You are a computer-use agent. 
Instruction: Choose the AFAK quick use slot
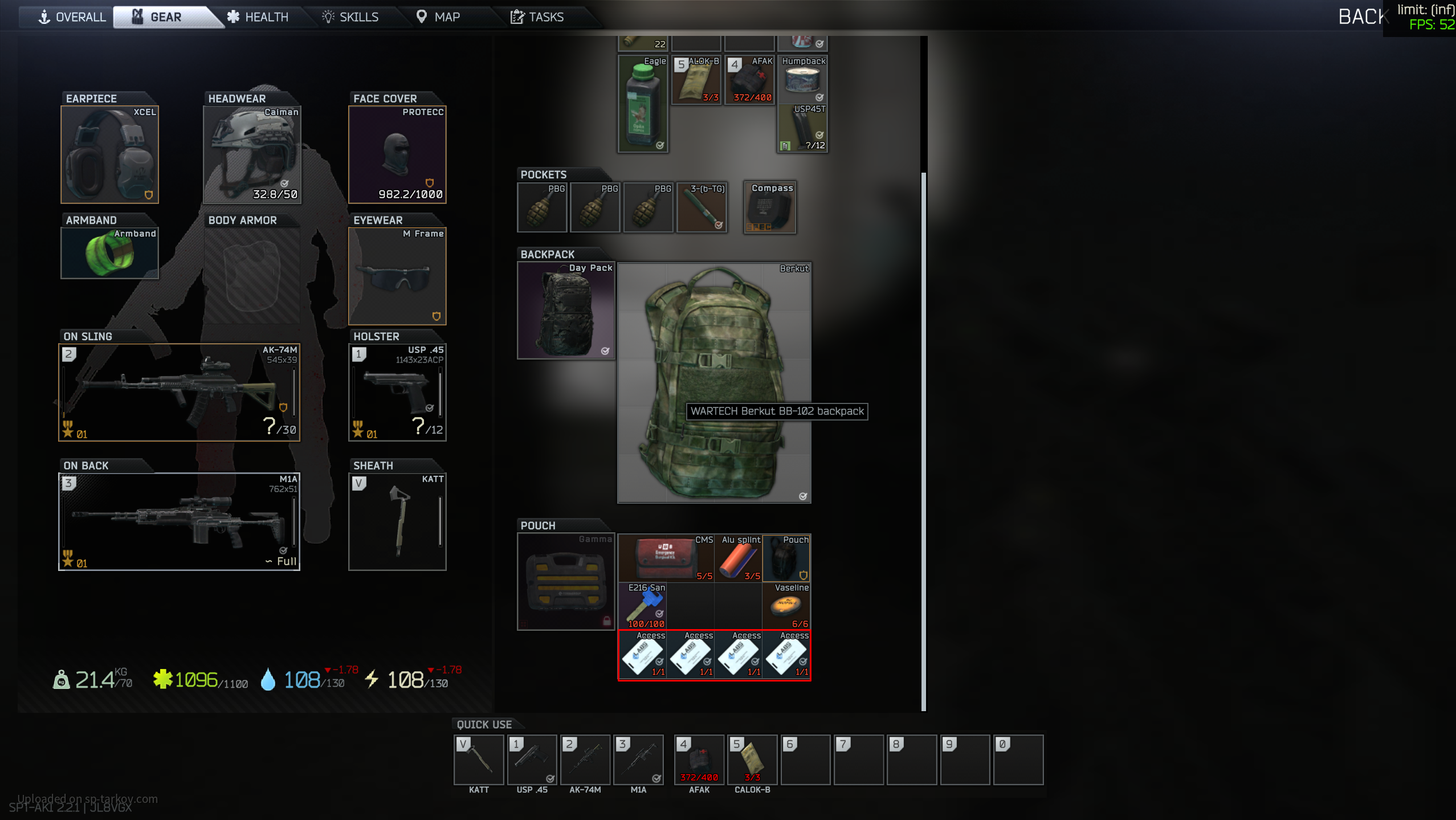coord(699,760)
